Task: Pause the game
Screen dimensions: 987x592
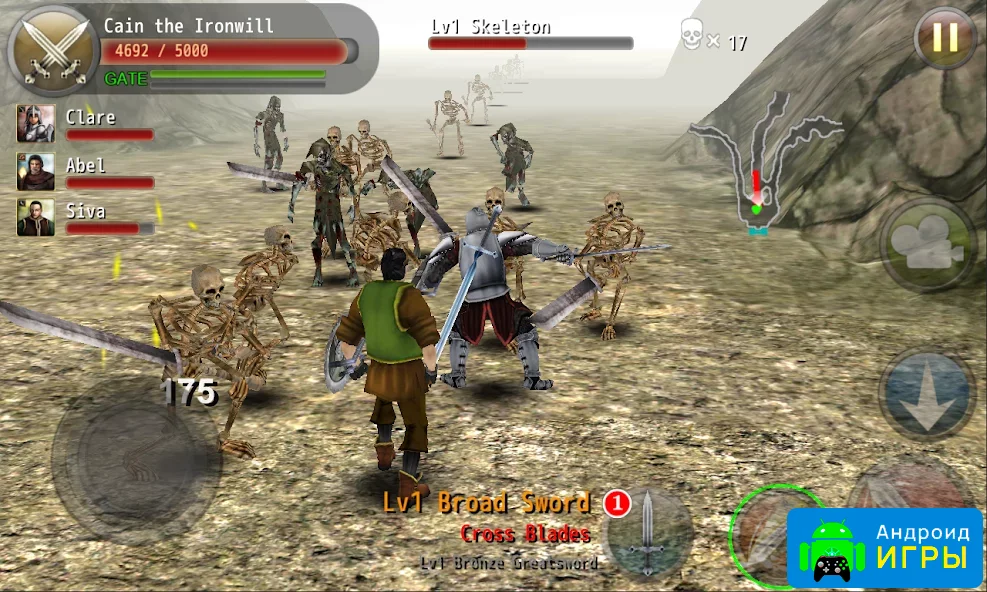Action: [x=944, y=39]
